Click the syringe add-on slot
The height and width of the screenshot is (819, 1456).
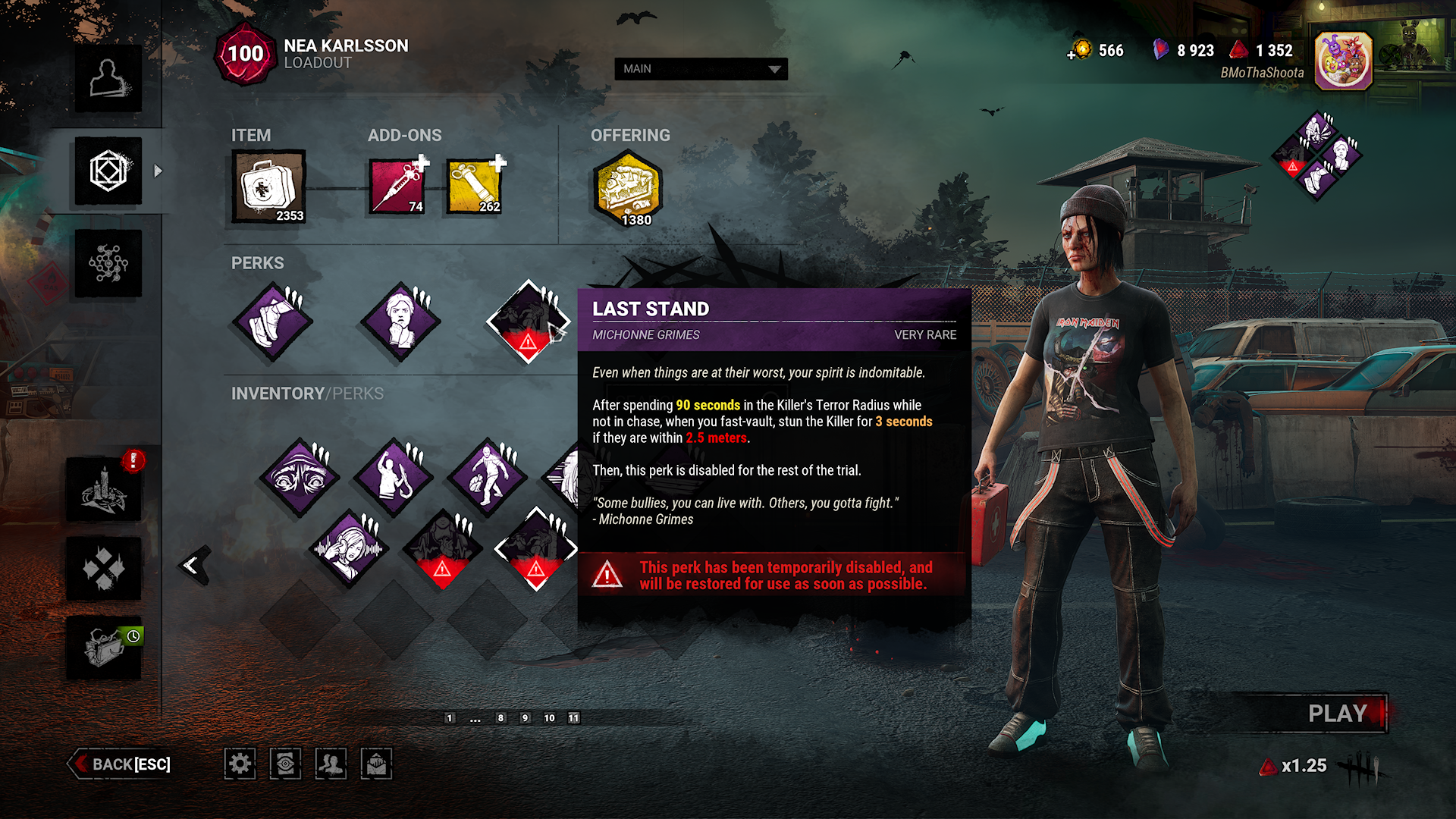tap(397, 187)
